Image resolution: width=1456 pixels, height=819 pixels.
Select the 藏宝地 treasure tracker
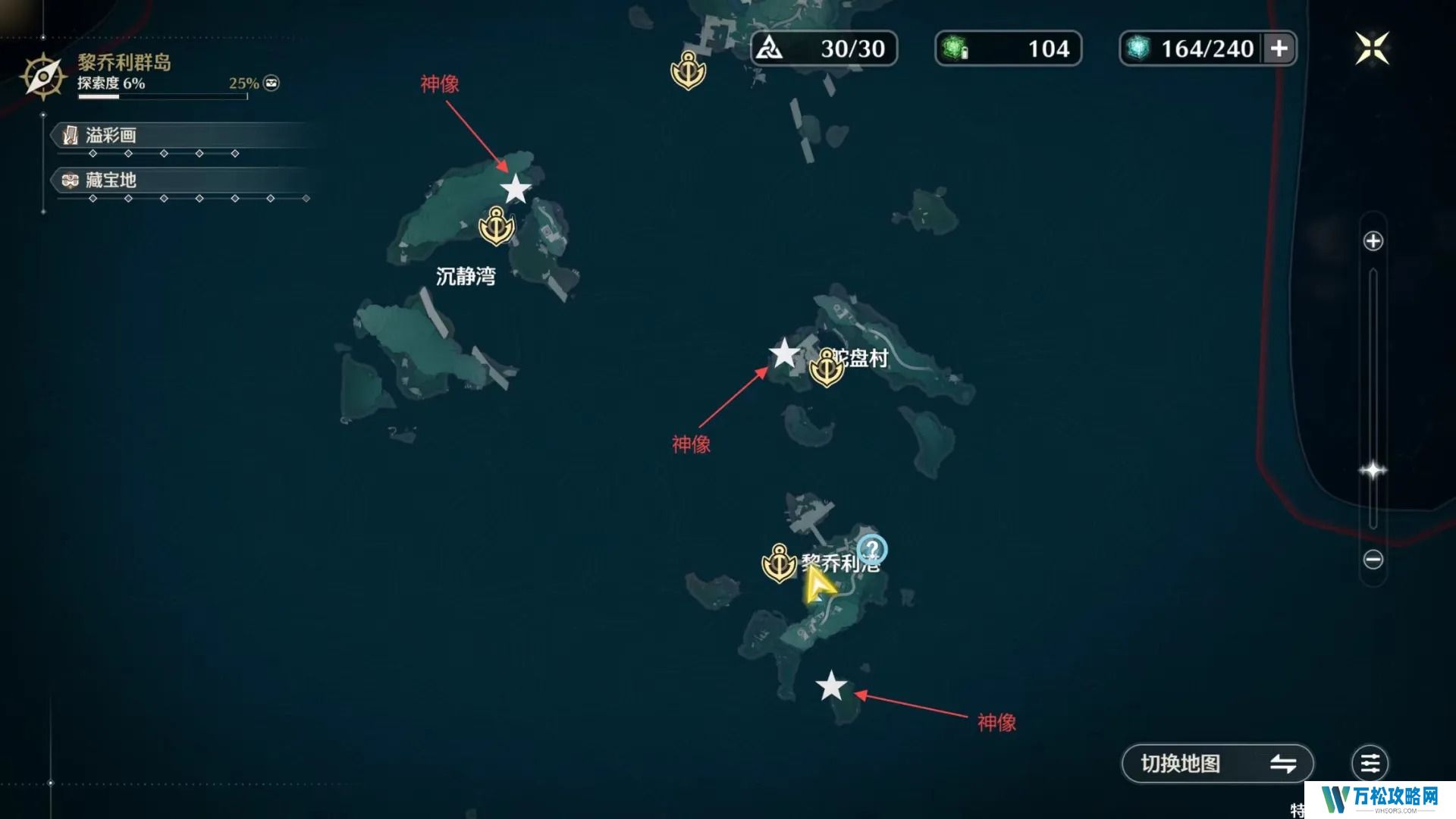tap(111, 180)
